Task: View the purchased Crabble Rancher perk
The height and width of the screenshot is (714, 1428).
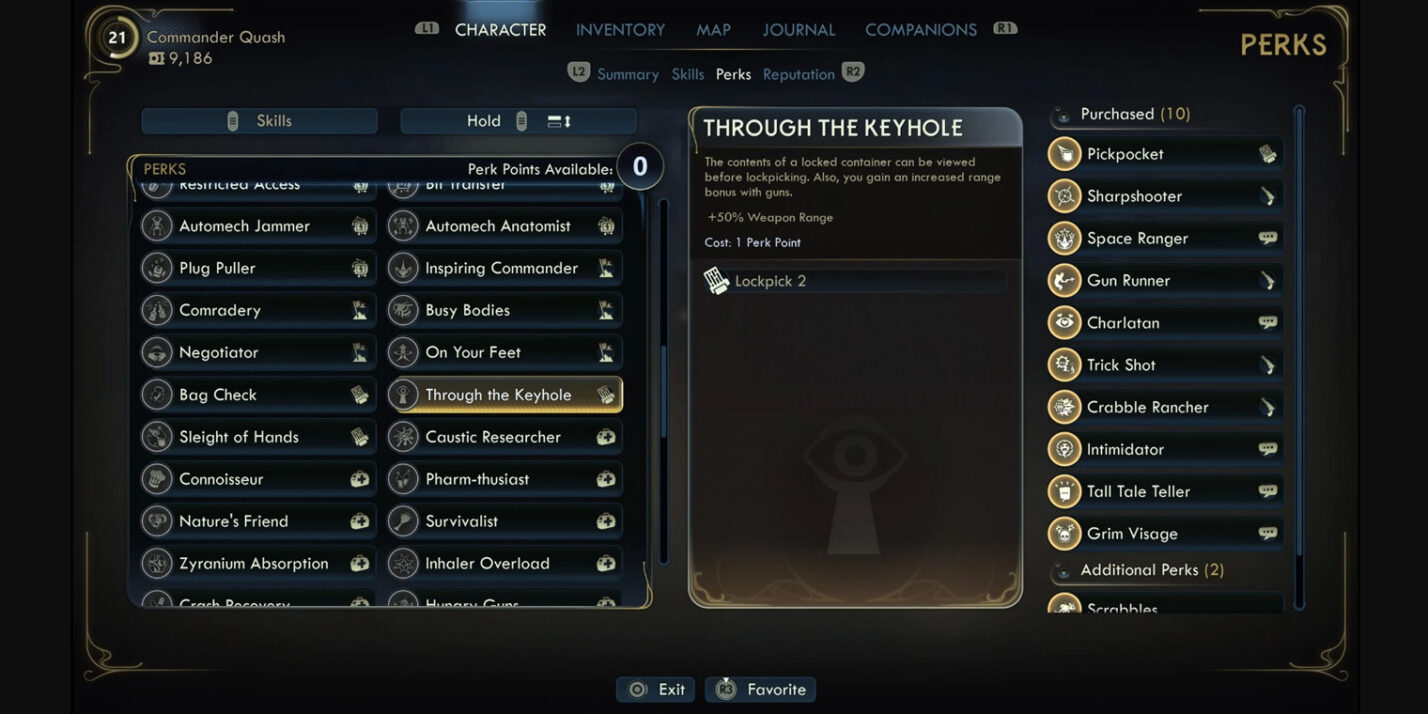Action: pos(1165,407)
